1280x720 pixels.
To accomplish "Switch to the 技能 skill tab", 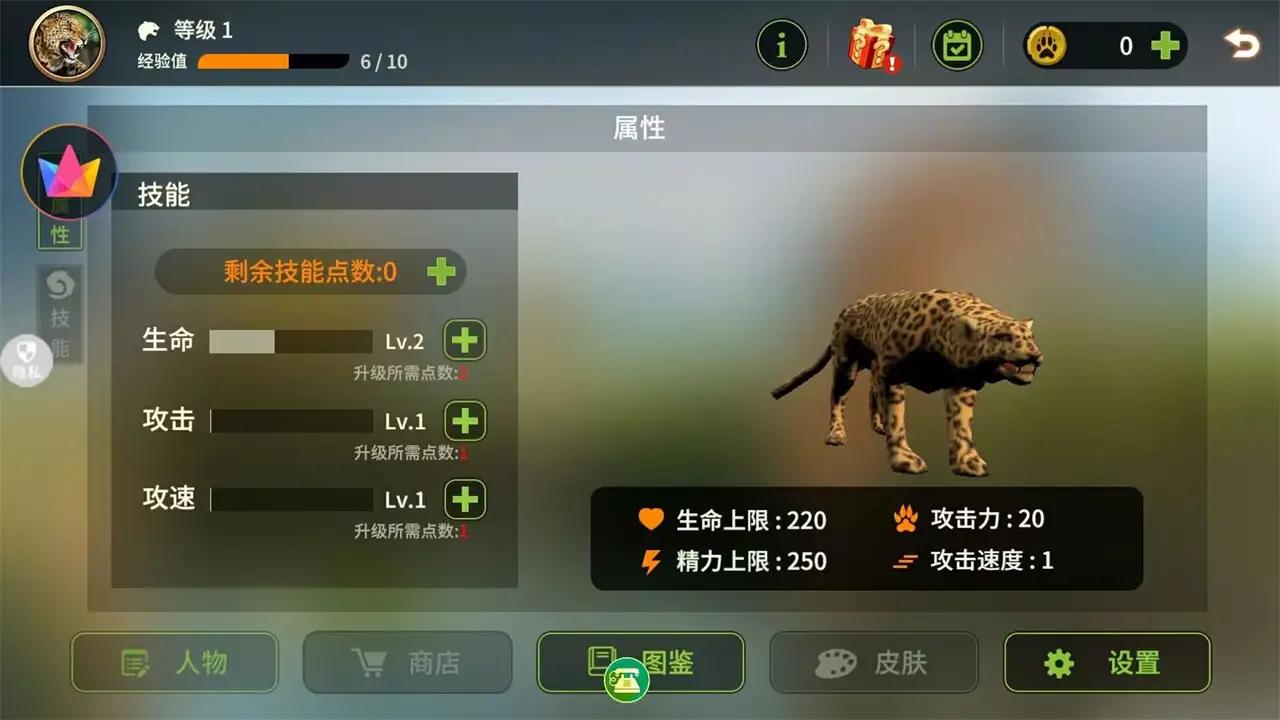I will (x=60, y=310).
